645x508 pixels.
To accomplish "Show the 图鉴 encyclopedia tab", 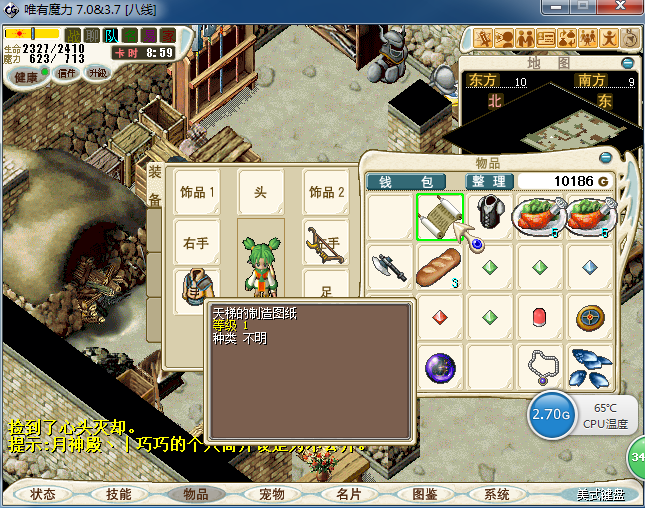I will (x=424, y=494).
